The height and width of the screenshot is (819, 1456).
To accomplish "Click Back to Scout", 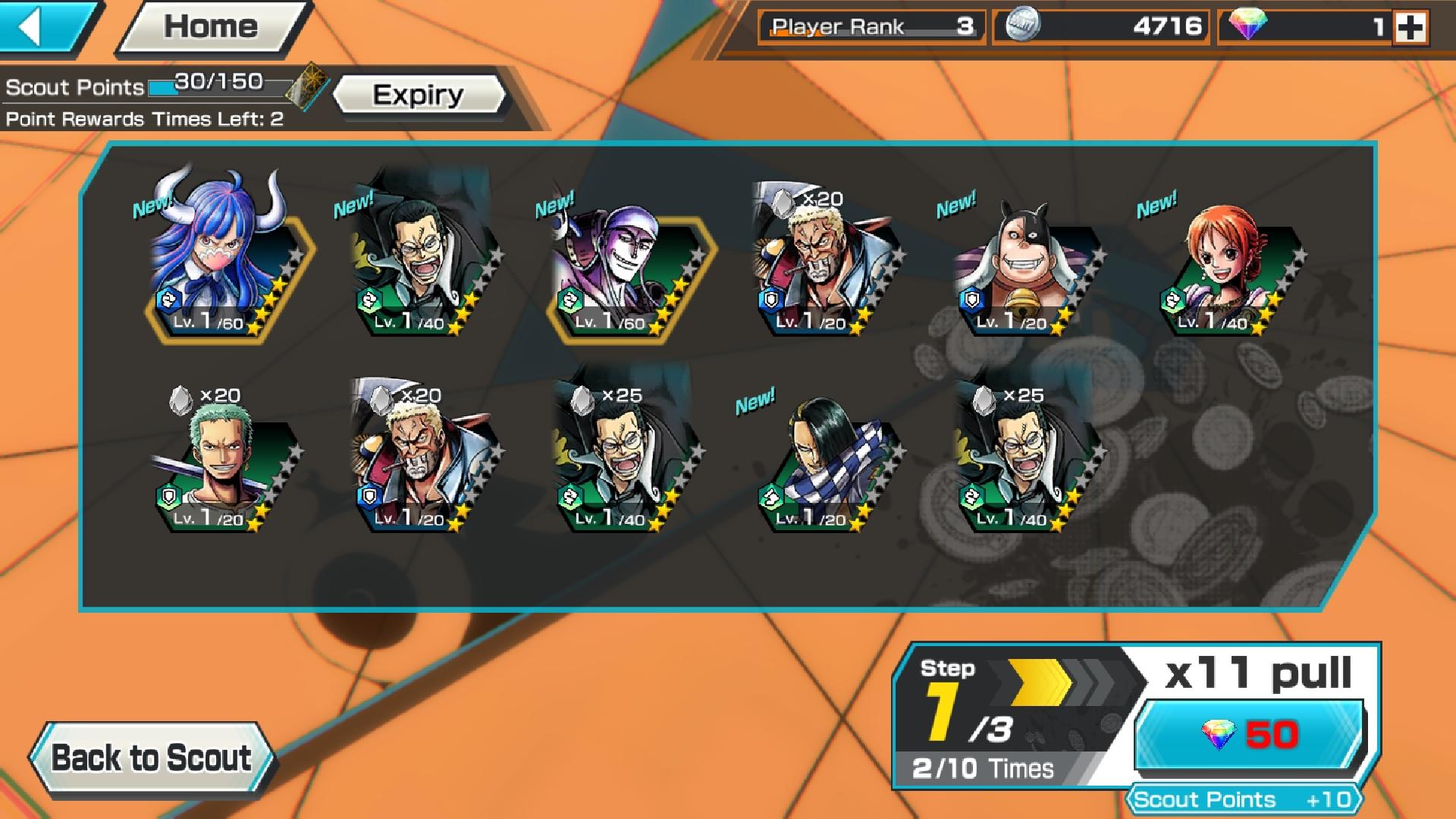I will click(151, 758).
